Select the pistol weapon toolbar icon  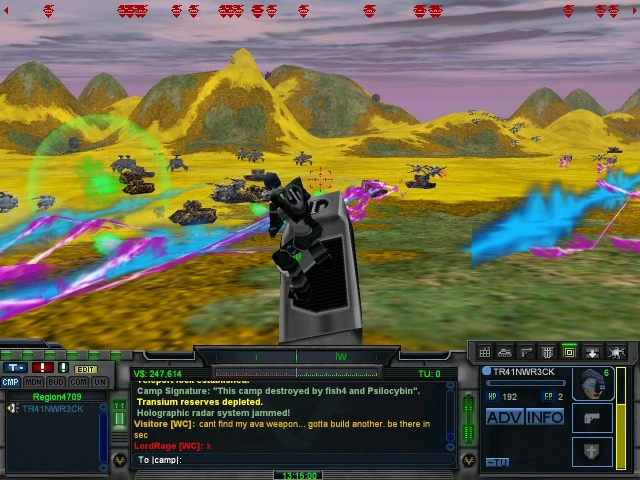pos(527,352)
